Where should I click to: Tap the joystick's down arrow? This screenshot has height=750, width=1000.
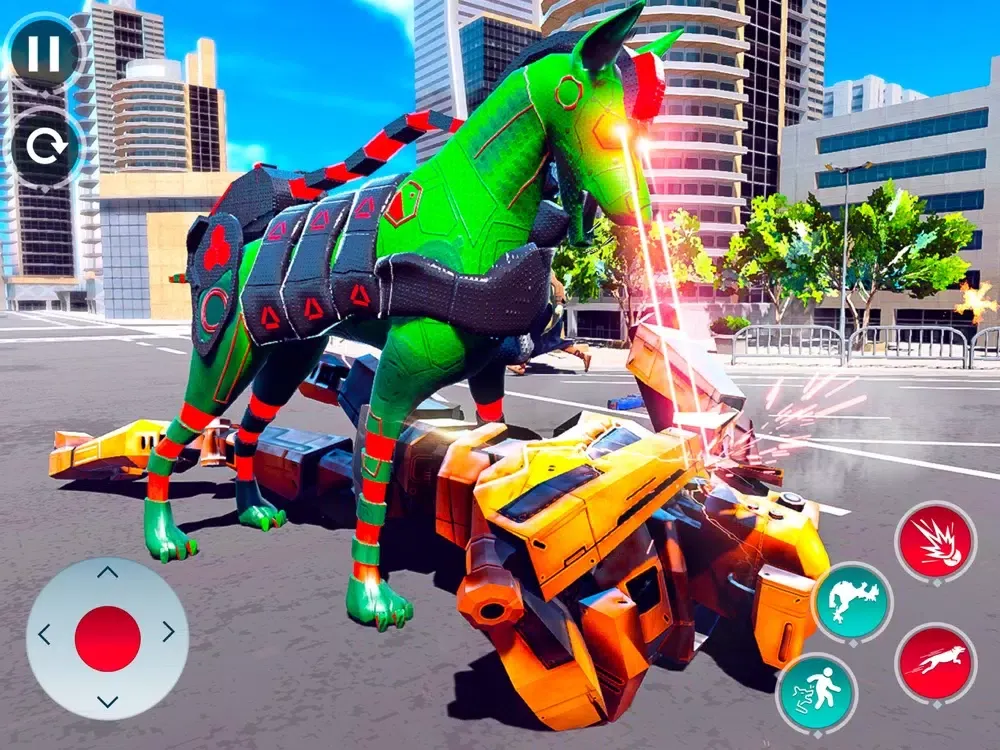107,700
